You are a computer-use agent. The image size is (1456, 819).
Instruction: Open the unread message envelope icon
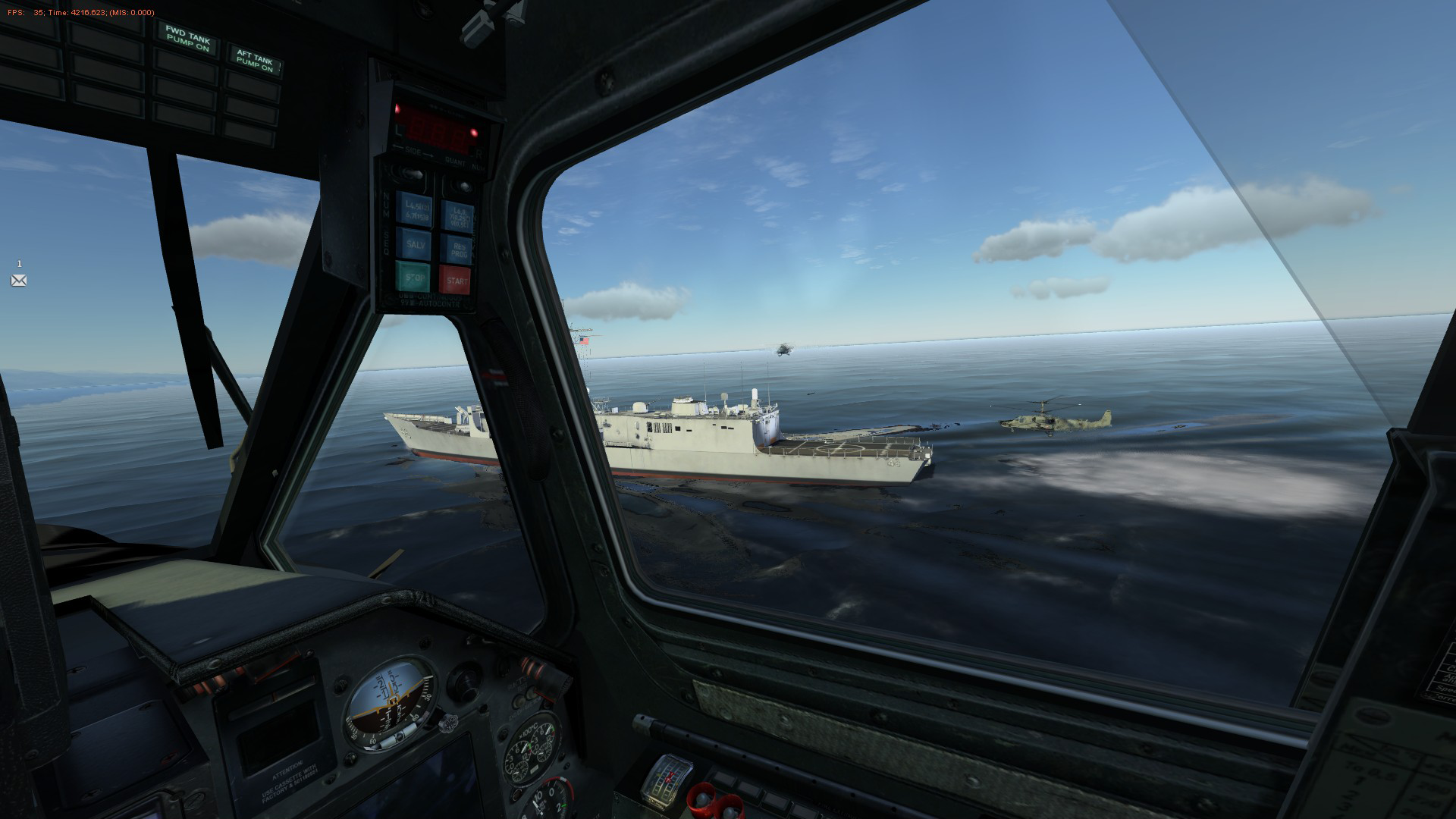19,281
